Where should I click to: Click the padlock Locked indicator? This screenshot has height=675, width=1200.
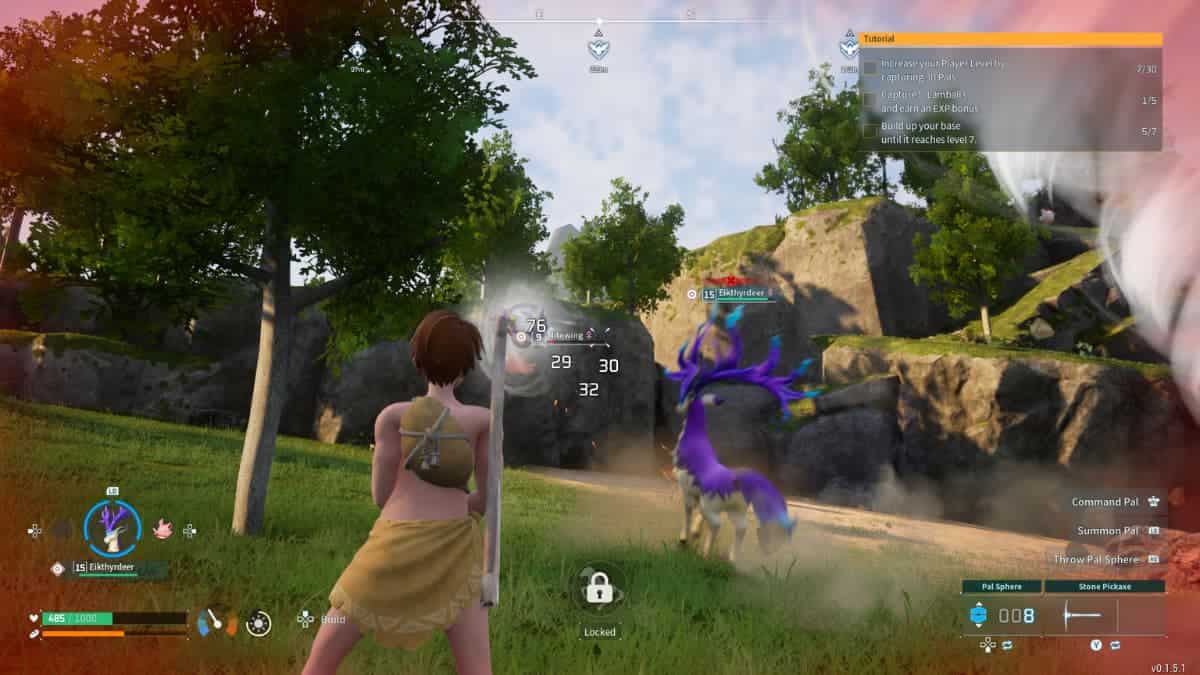[600, 589]
